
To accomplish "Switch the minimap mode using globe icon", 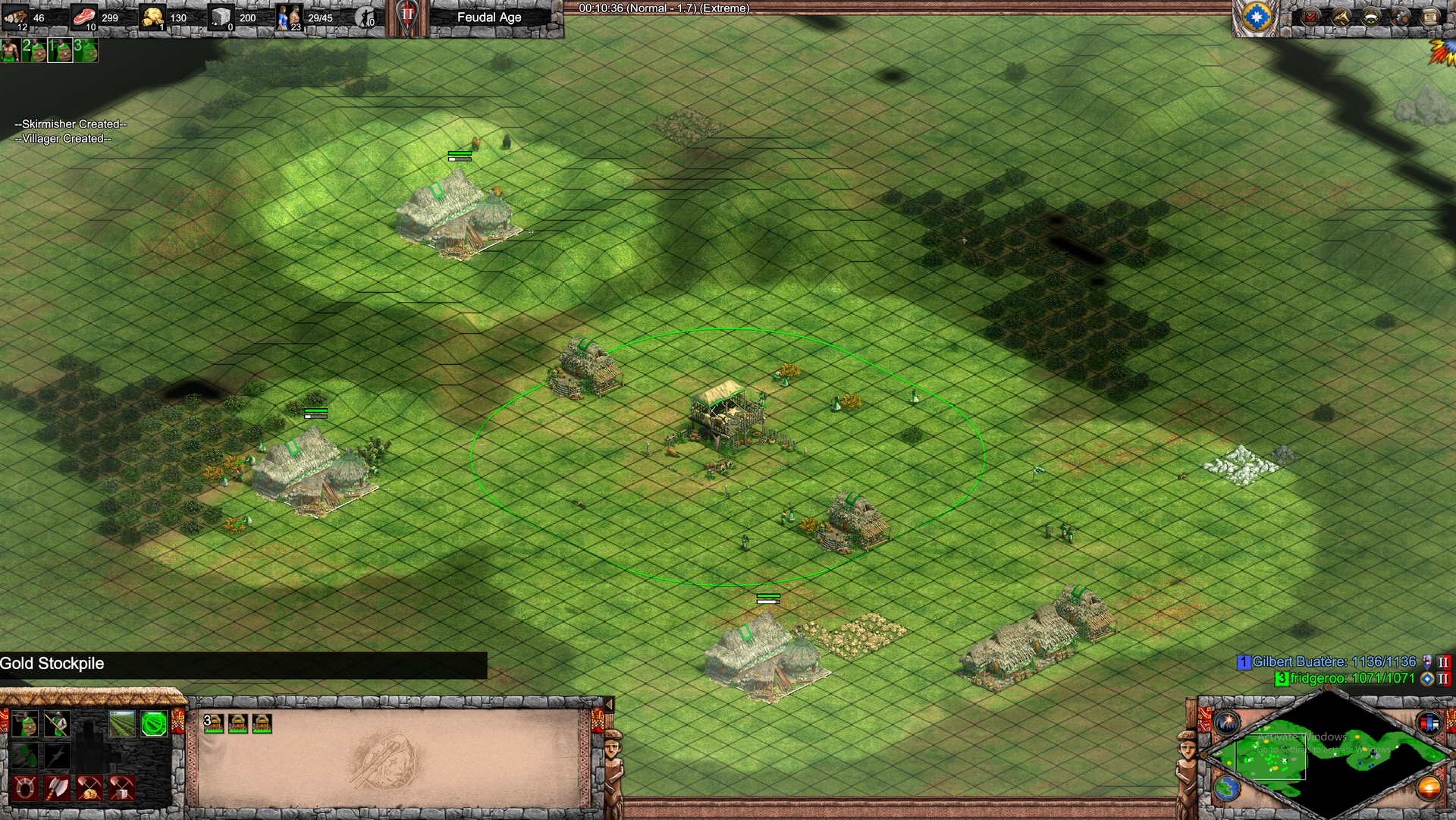I will (x=1226, y=788).
